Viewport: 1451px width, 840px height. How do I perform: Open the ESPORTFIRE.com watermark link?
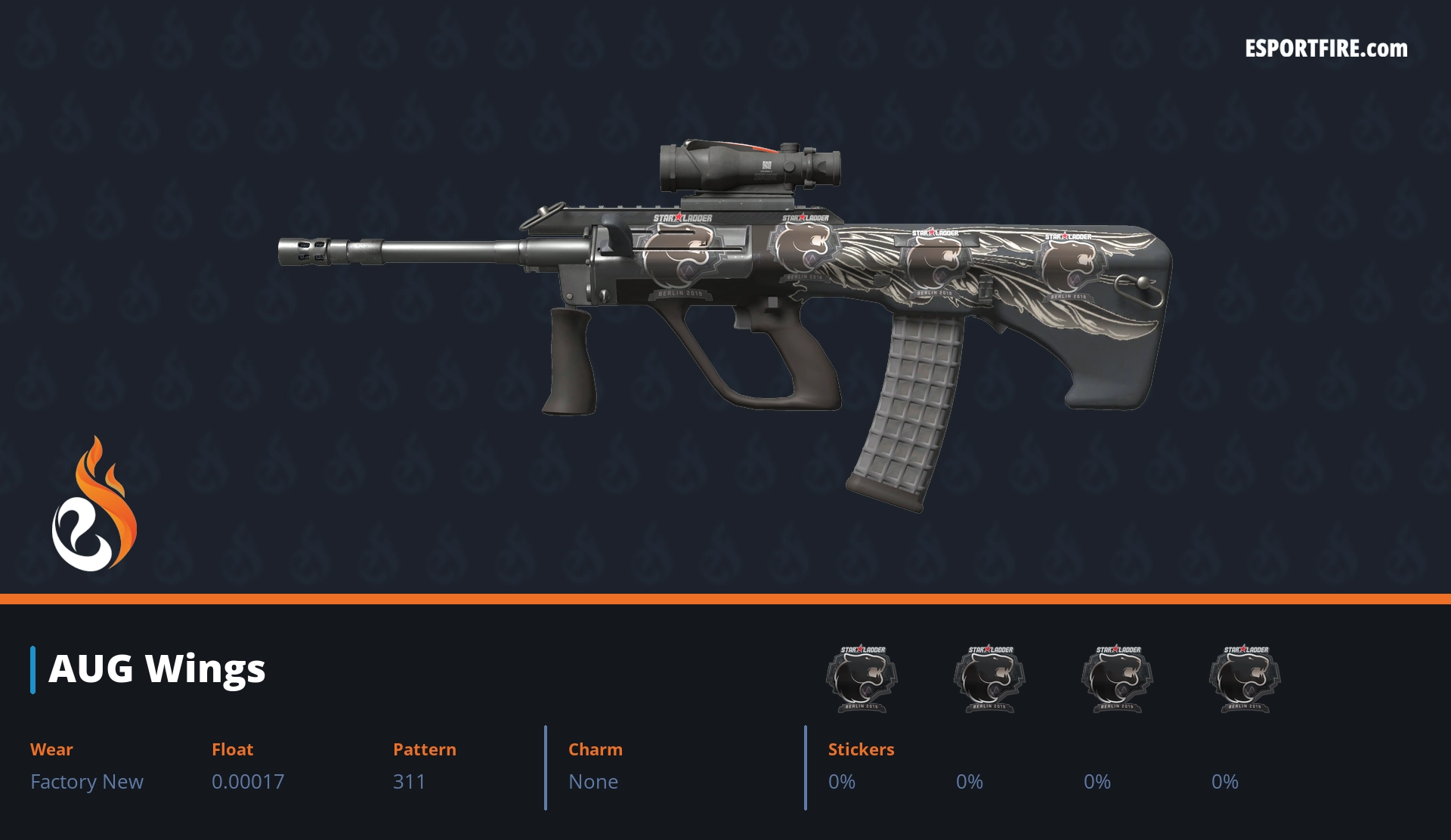1326,49
